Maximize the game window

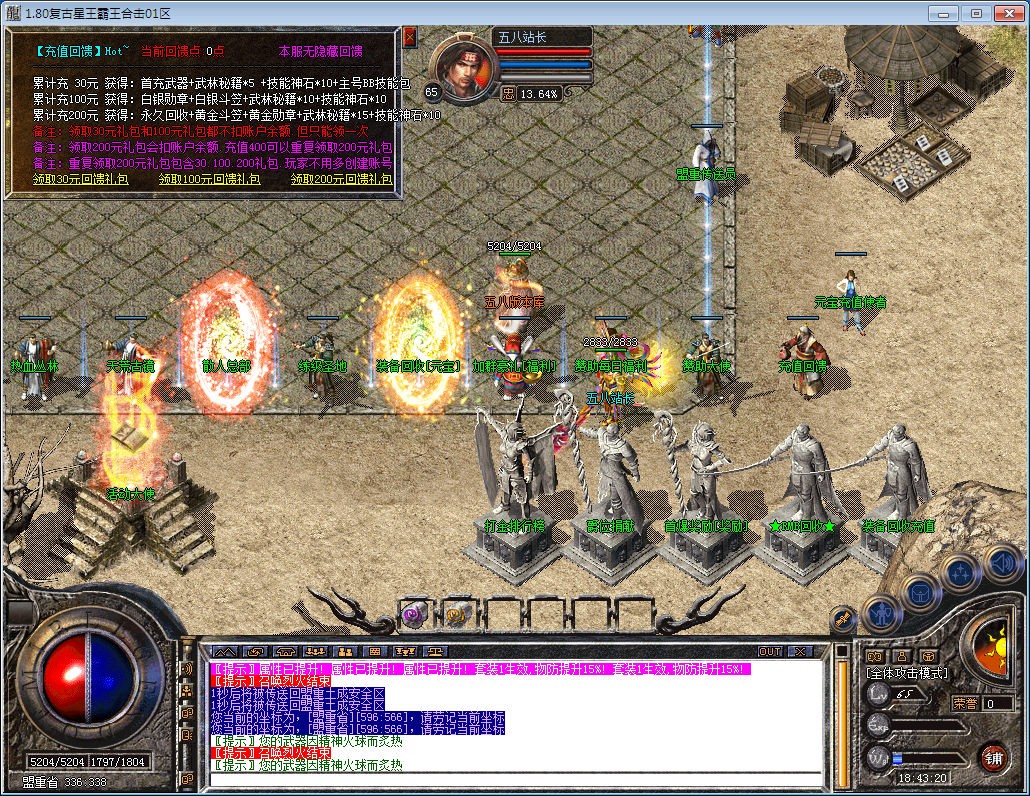976,13
